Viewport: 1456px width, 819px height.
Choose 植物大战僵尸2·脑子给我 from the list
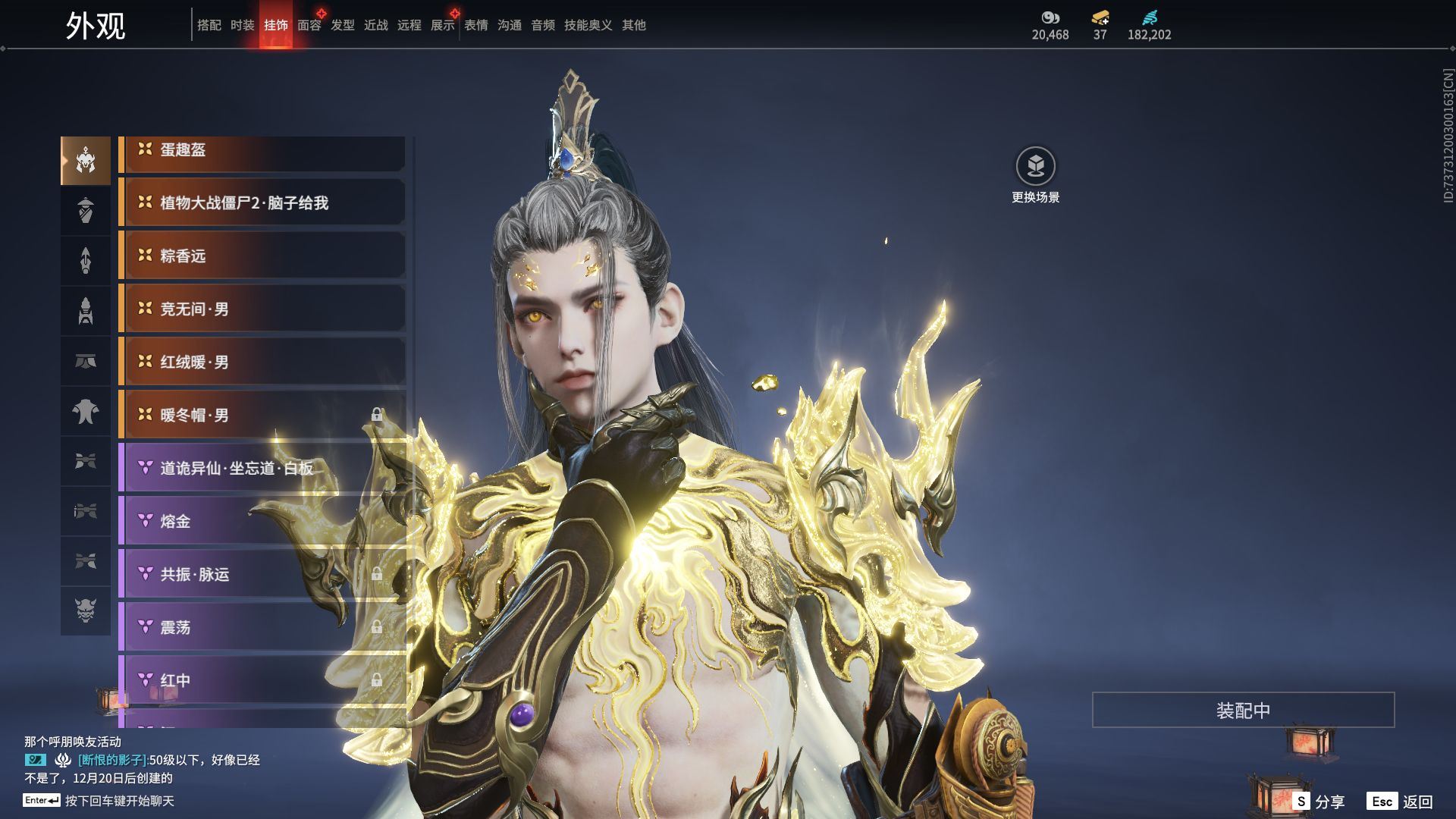(x=262, y=202)
